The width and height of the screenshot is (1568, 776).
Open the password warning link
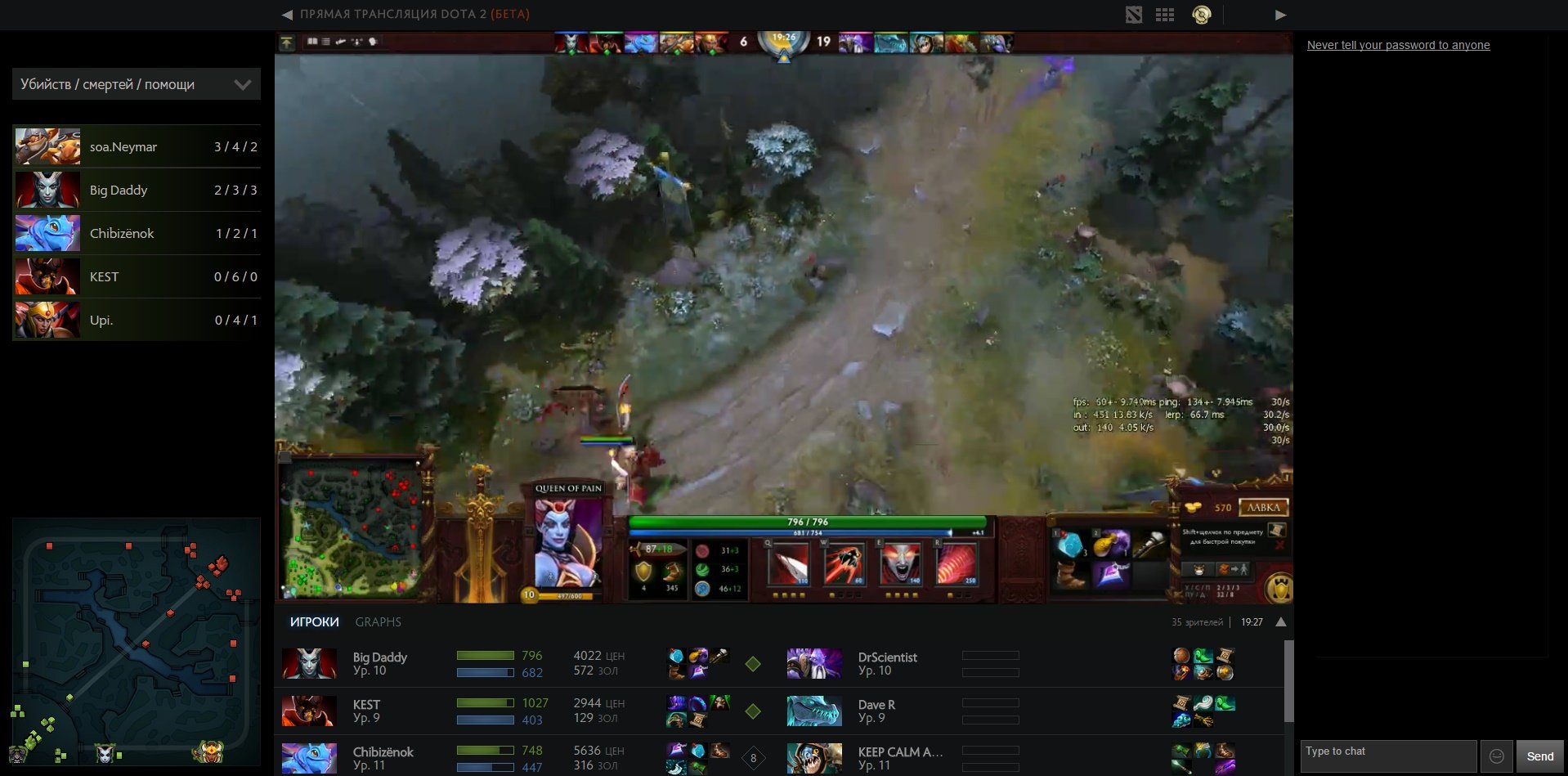[1398, 45]
